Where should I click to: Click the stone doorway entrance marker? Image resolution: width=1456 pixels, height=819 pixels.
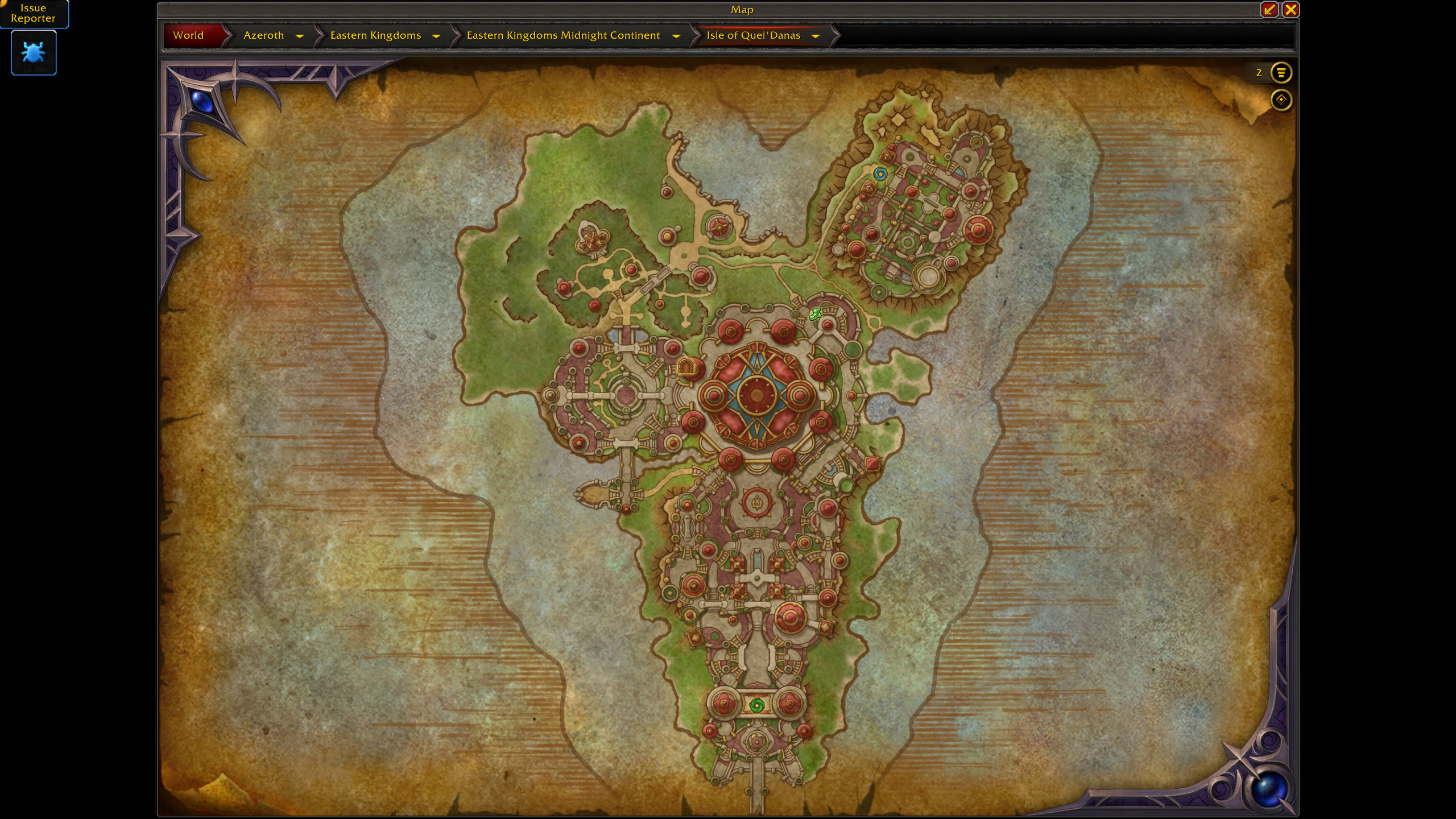(686, 367)
